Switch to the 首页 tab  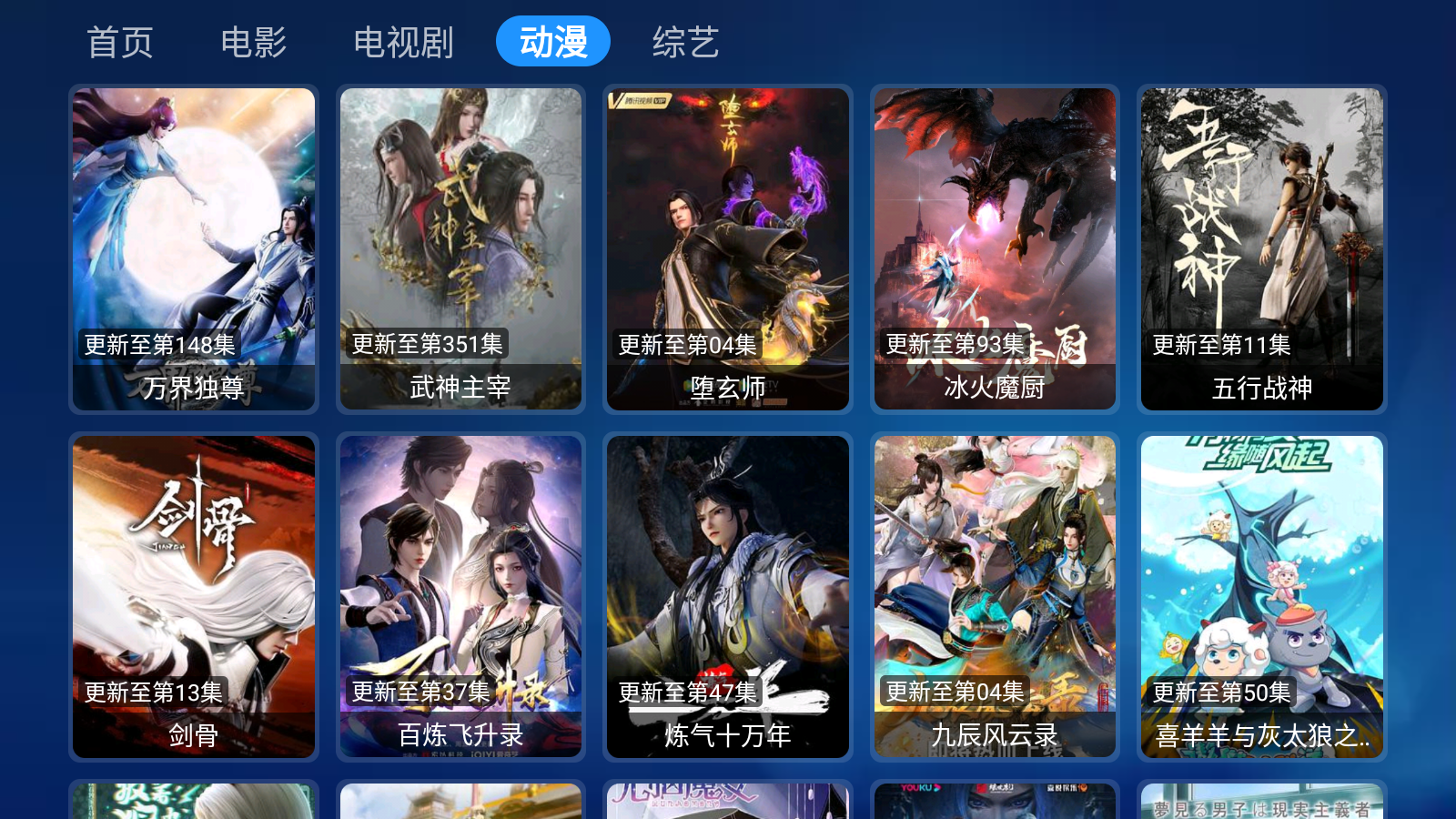(x=119, y=40)
